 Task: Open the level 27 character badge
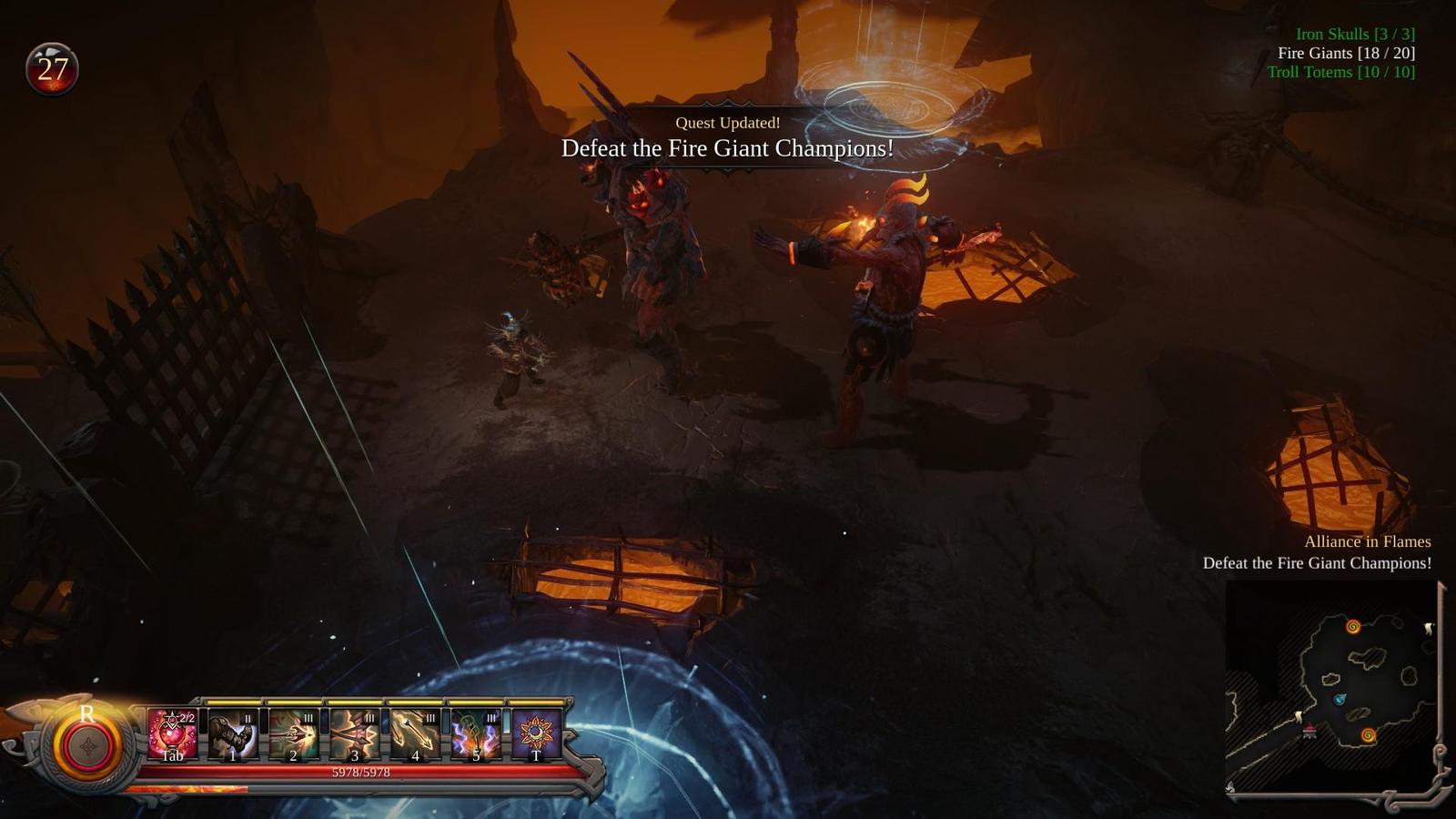pyautogui.click(x=52, y=69)
